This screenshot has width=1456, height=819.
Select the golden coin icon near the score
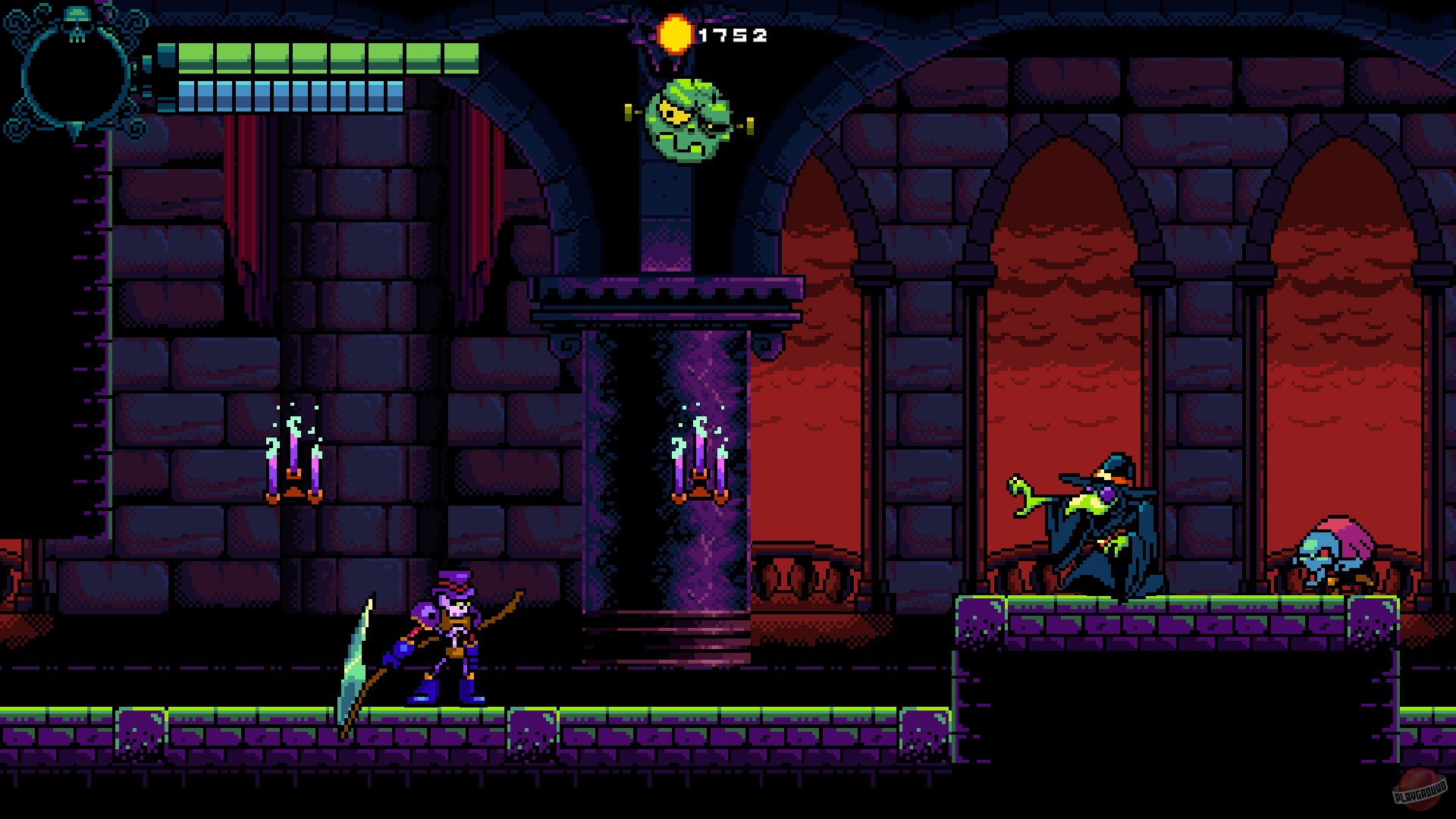[677, 33]
